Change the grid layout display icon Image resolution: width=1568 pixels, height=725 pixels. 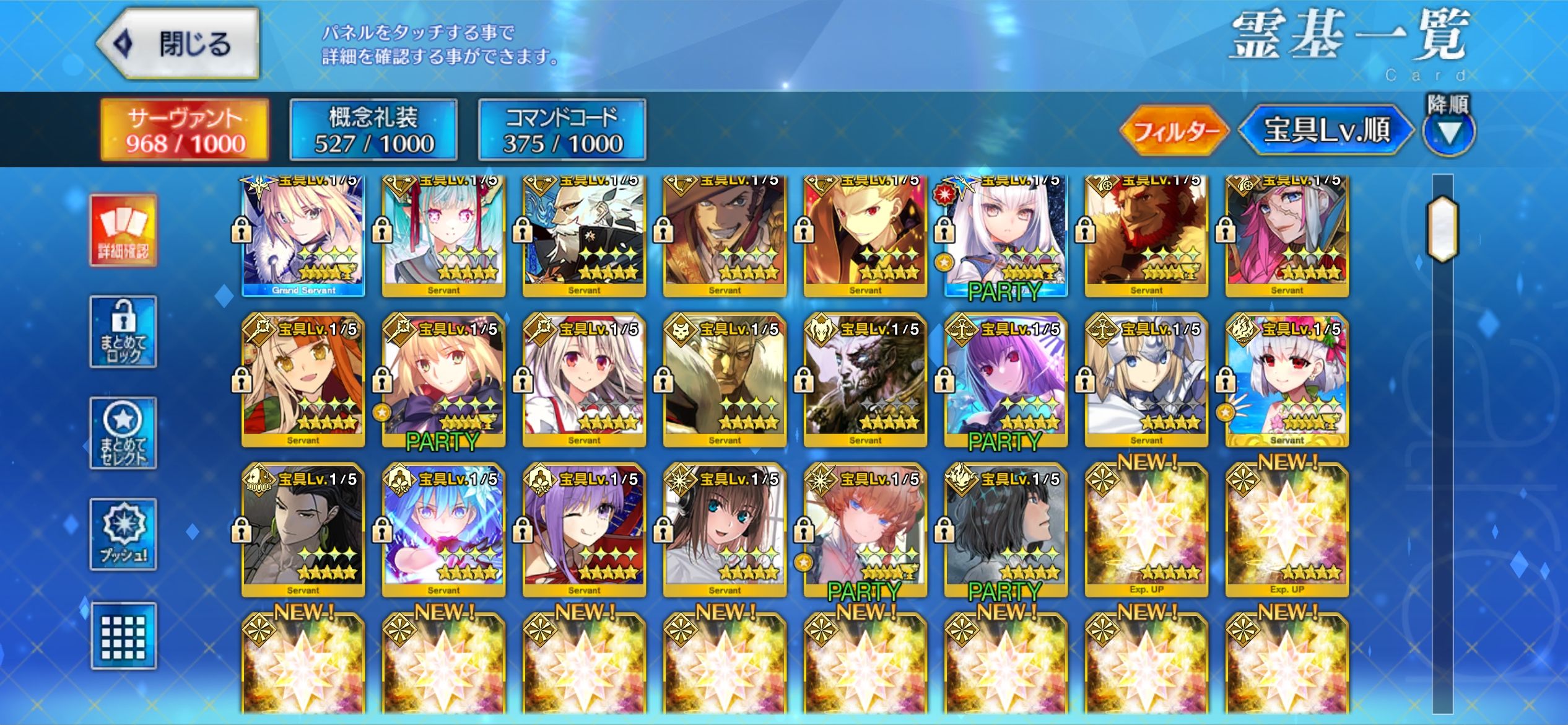pos(123,636)
